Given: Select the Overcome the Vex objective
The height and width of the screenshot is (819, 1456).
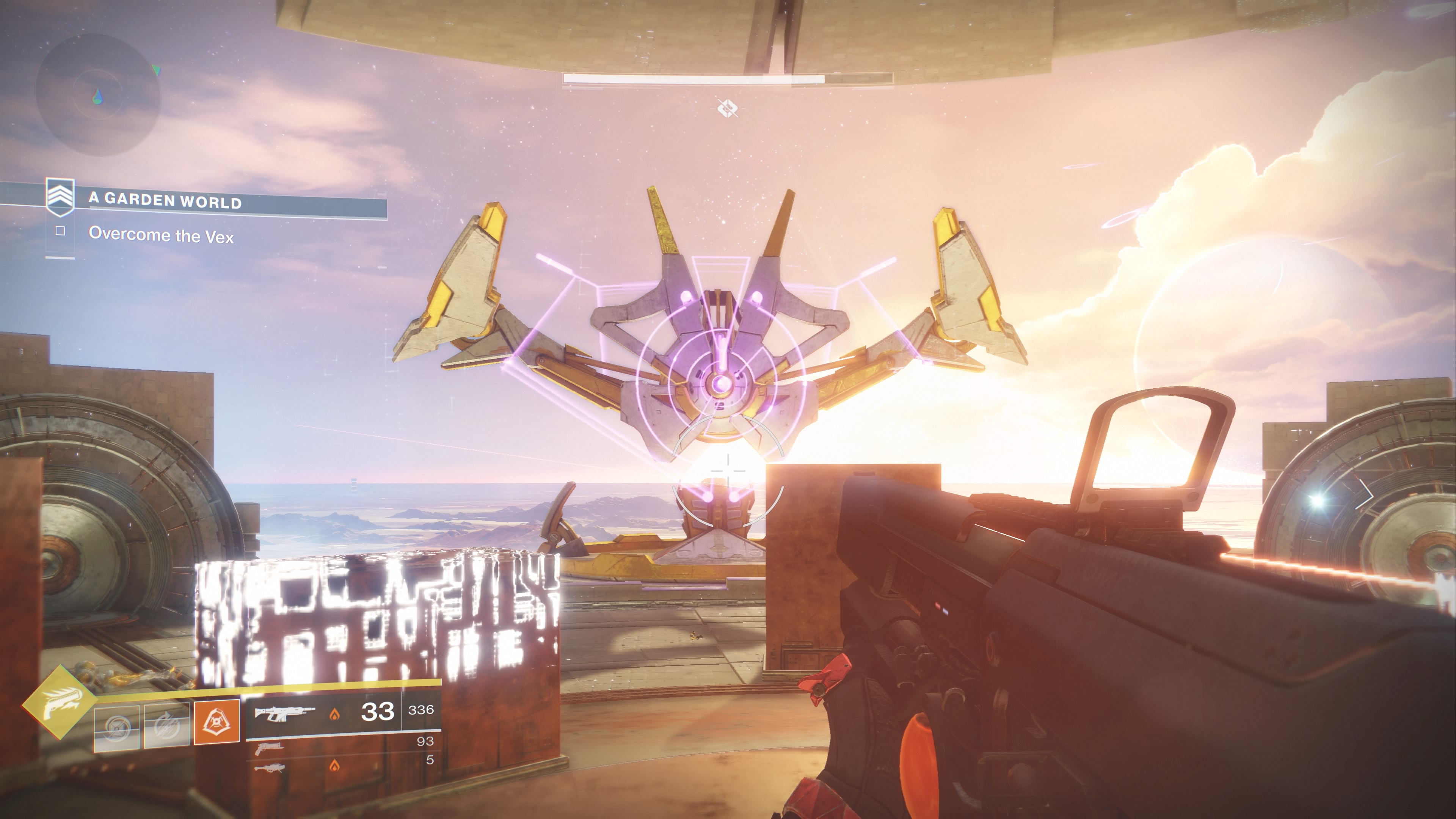Looking at the screenshot, I should (161, 235).
